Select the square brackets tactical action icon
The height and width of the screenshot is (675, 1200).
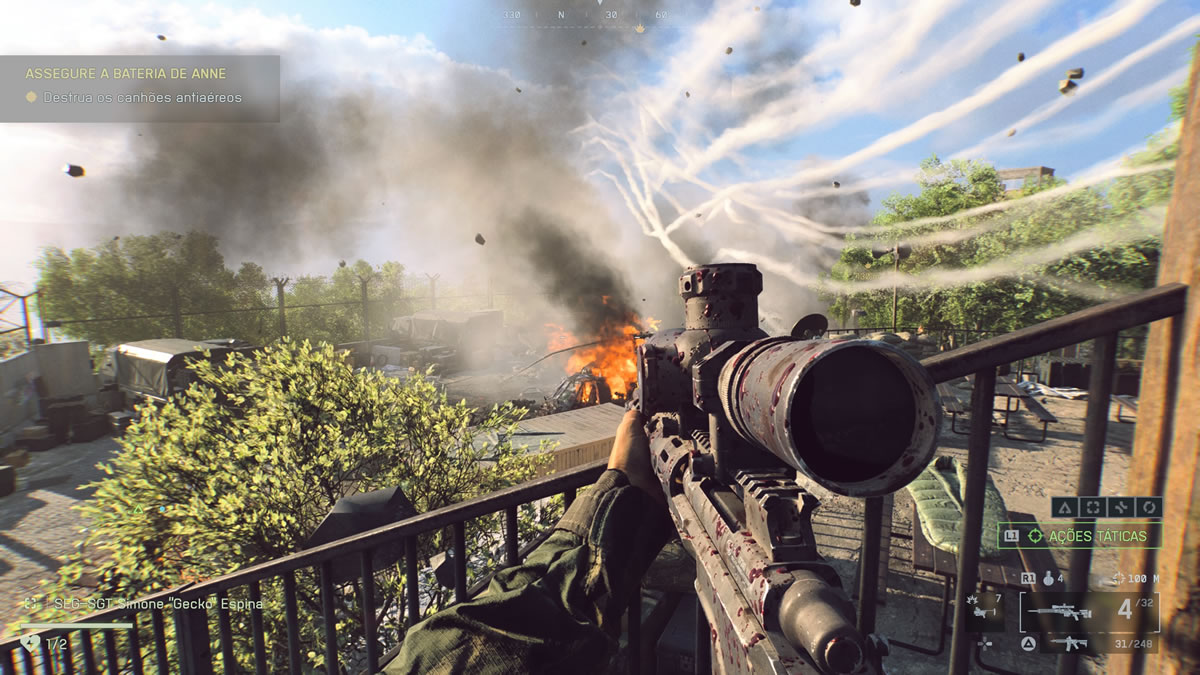pos(1093,507)
